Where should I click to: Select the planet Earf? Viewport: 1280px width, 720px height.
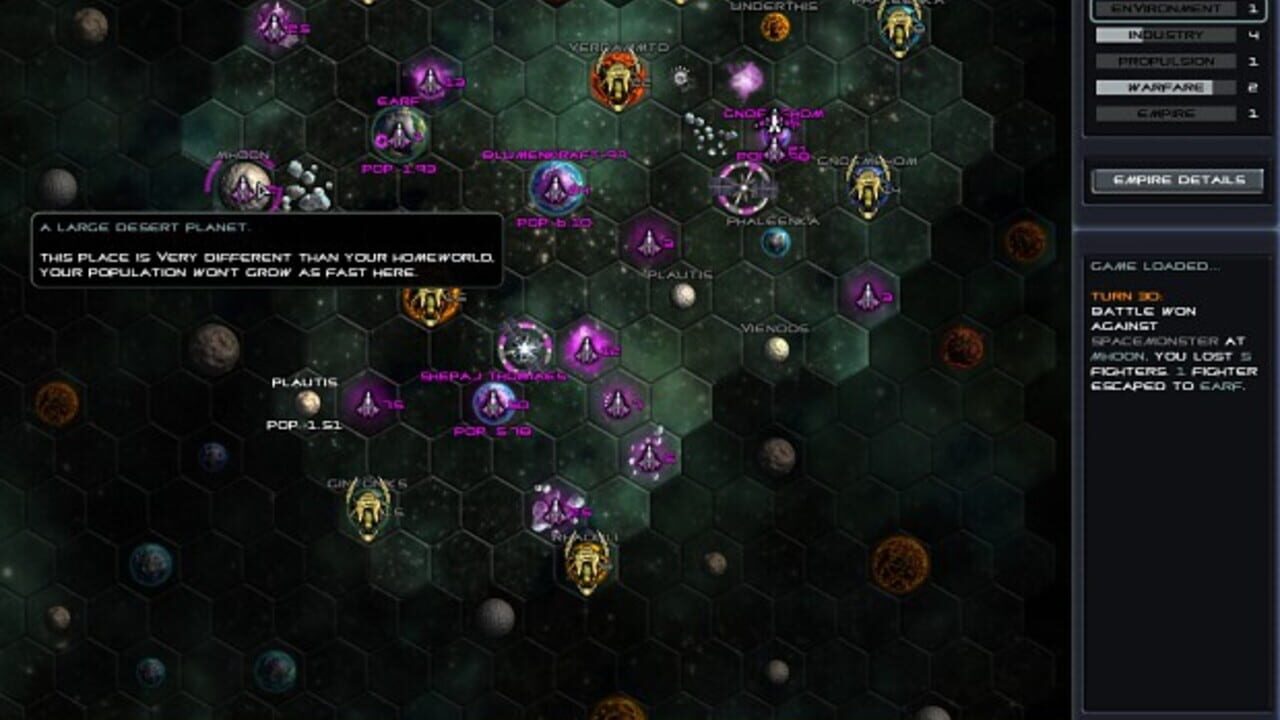[400, 134]
